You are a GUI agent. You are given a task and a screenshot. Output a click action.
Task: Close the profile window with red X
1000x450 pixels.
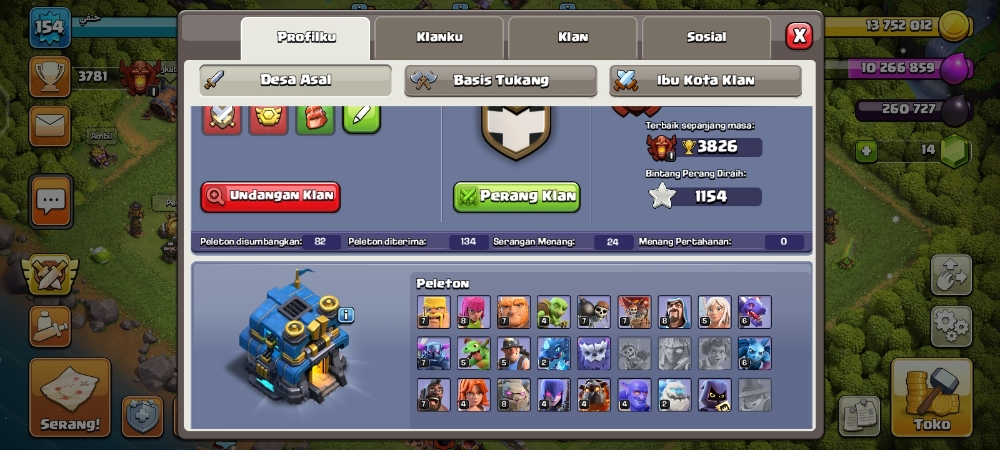(x=799, y=37)
